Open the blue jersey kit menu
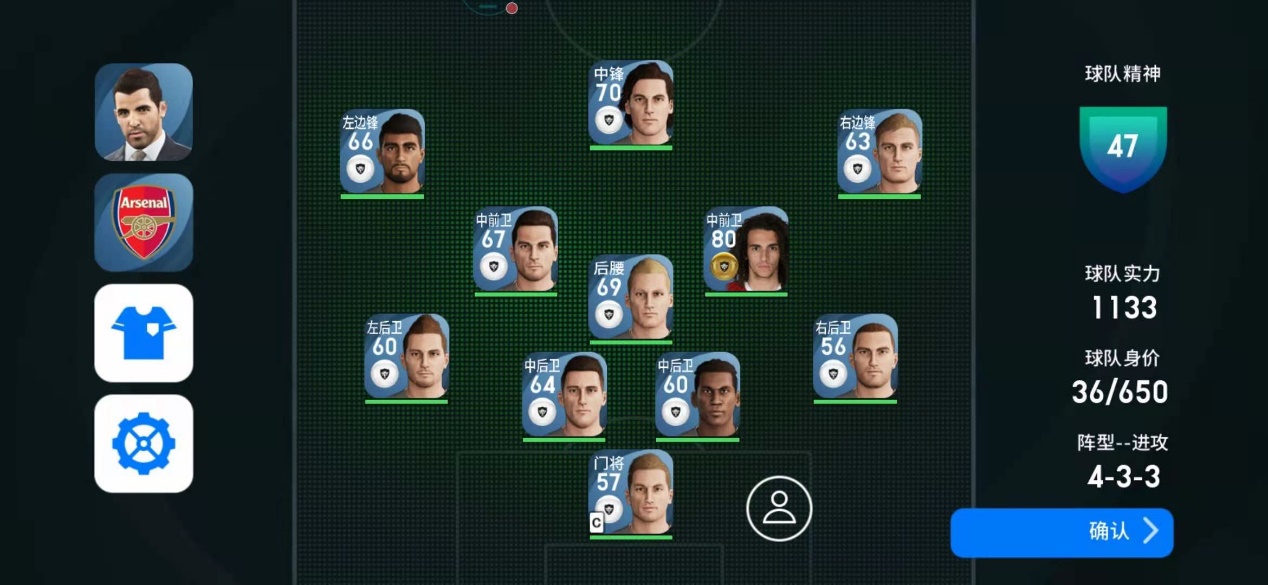Screen dimensions: 1268x585 click(x=143, y=333)
